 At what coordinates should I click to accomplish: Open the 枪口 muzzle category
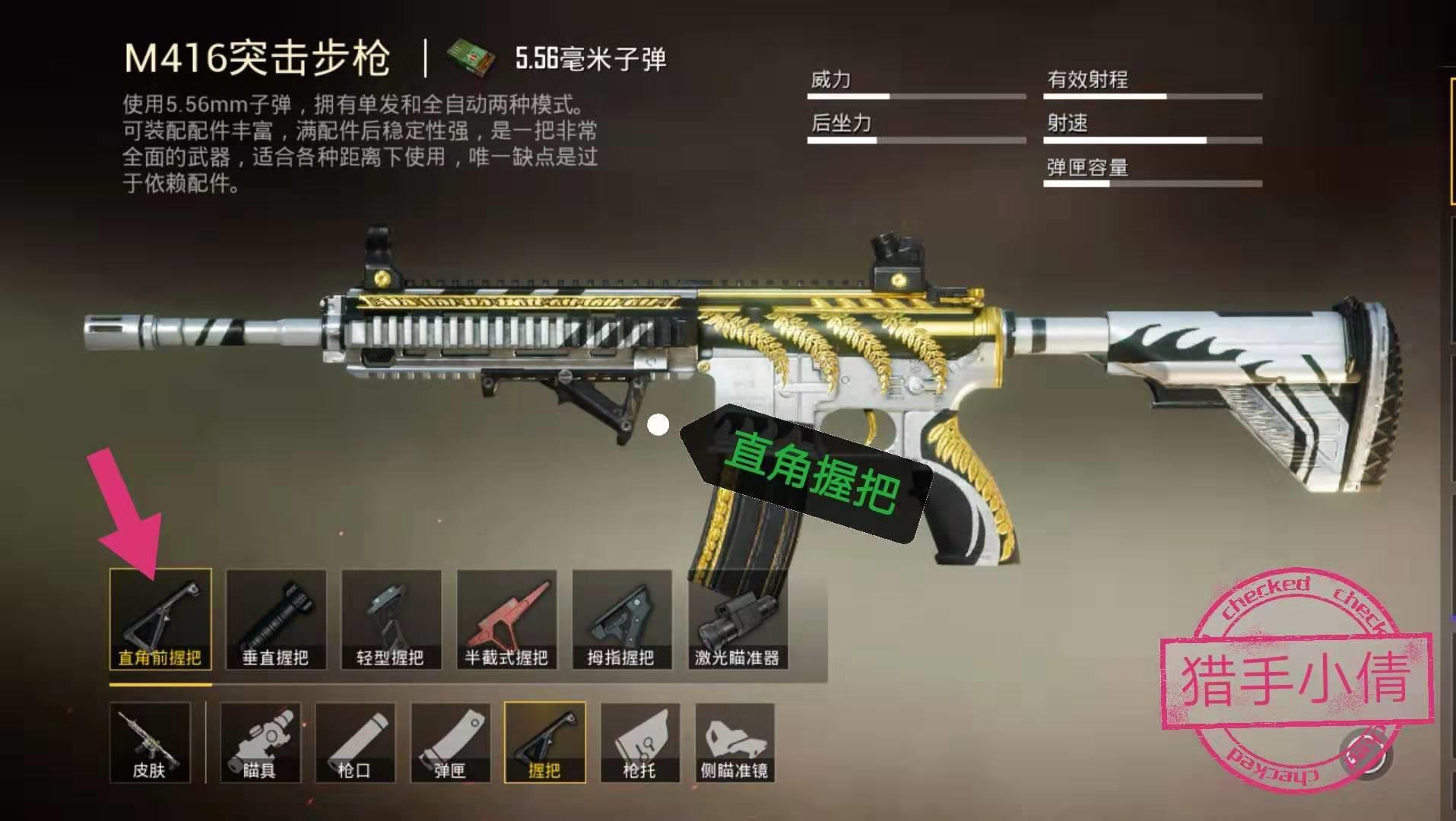pyautogui.click(x=355, y=743)
